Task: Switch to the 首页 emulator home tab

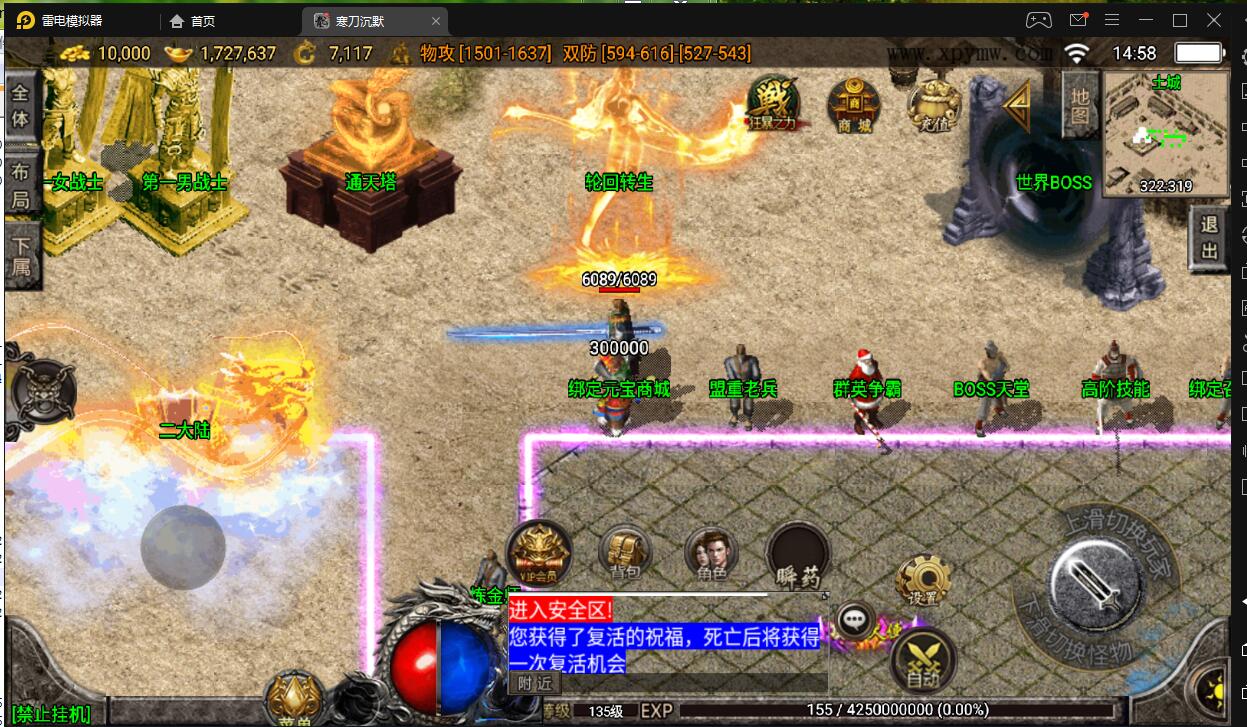Action: [x=203, y=21]
